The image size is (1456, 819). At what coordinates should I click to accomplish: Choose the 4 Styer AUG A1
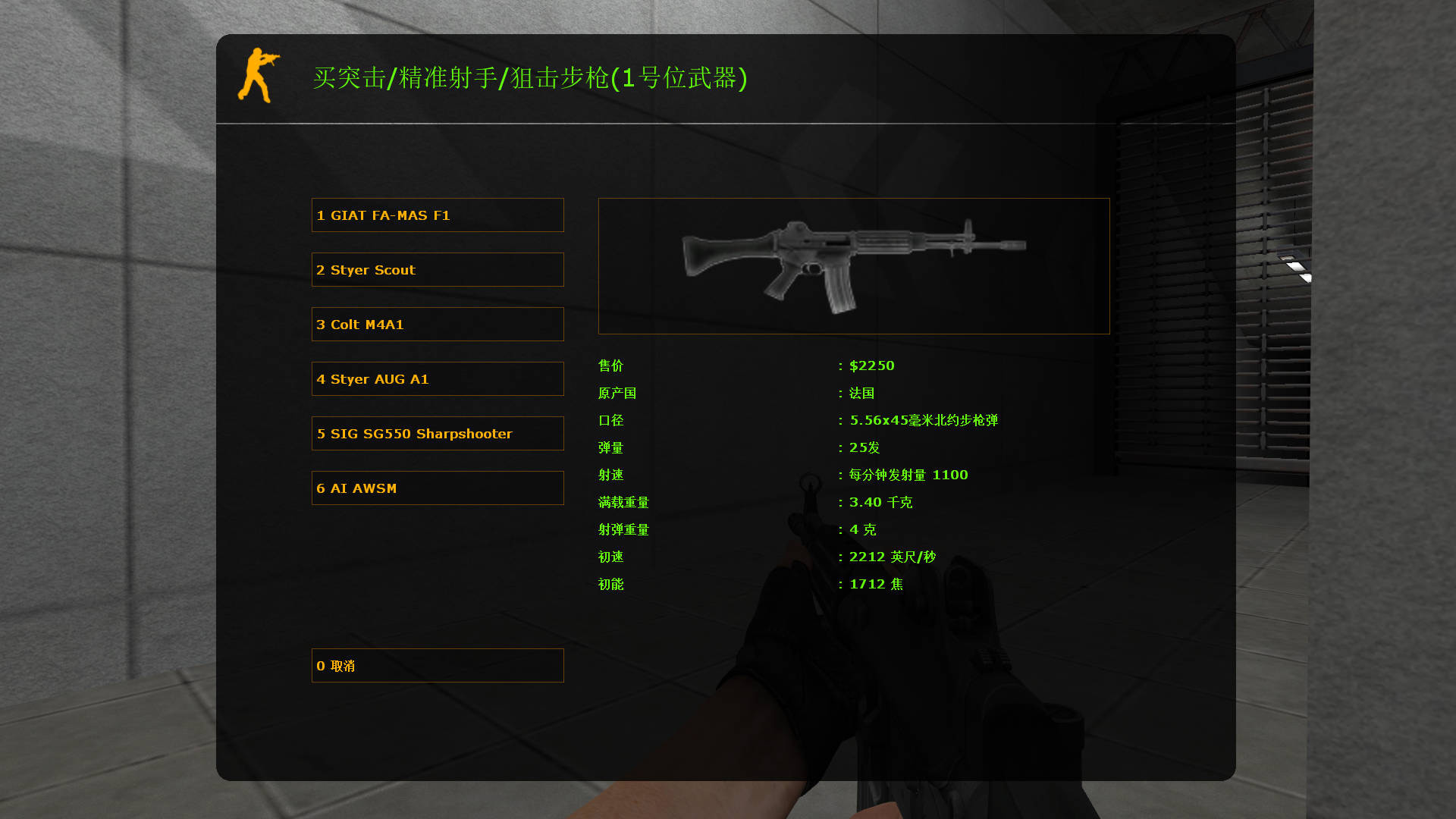(x=438, y=378)
